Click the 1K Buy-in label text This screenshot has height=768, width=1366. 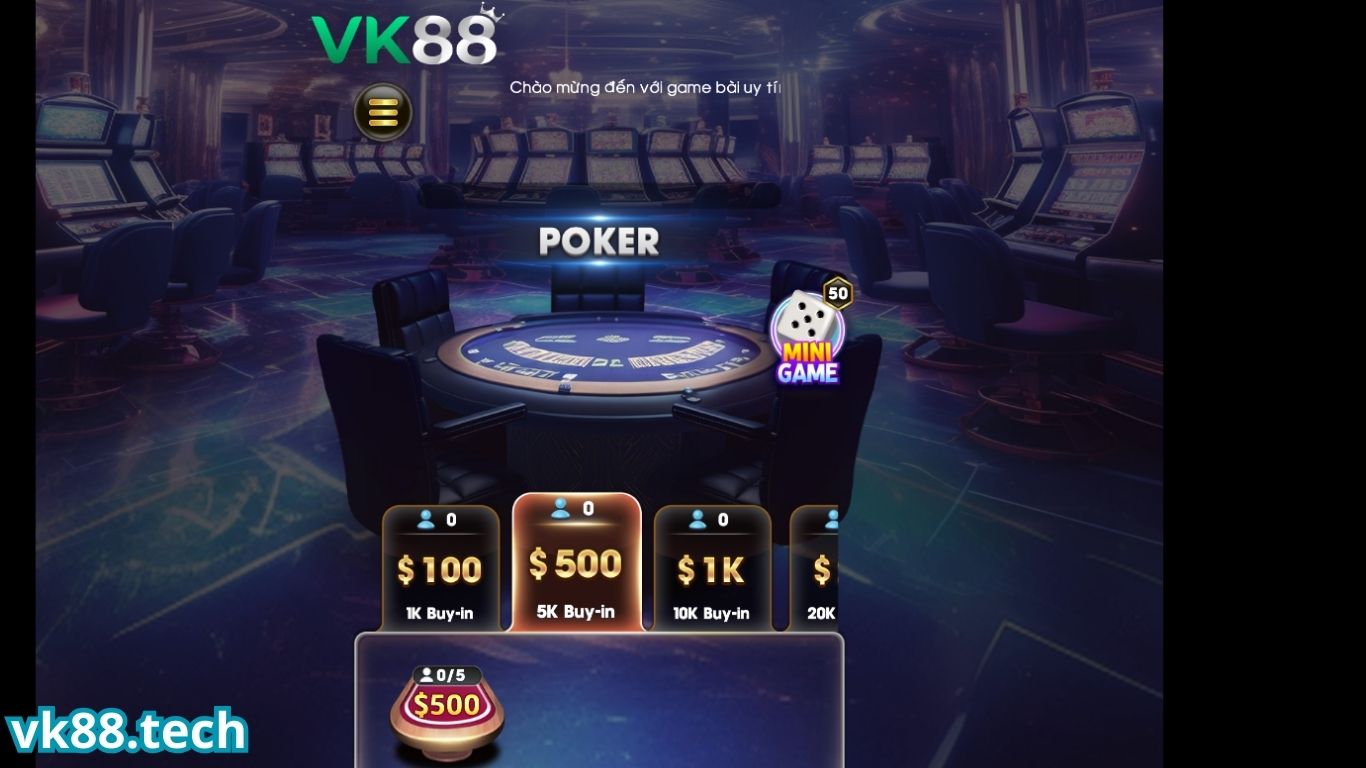(439, 612)
